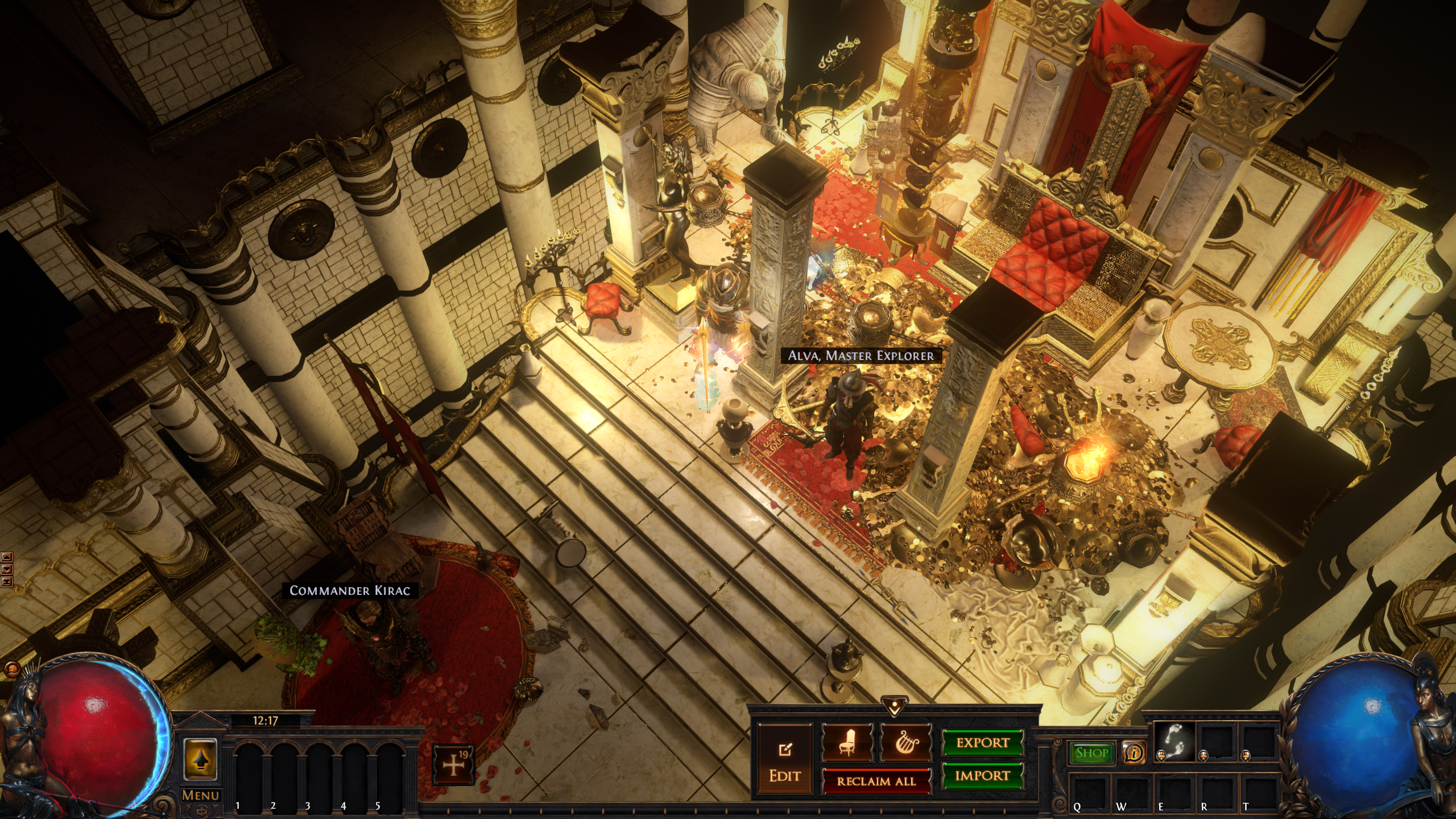
Task: Import a hideout layout
Action: click(982, 776)
